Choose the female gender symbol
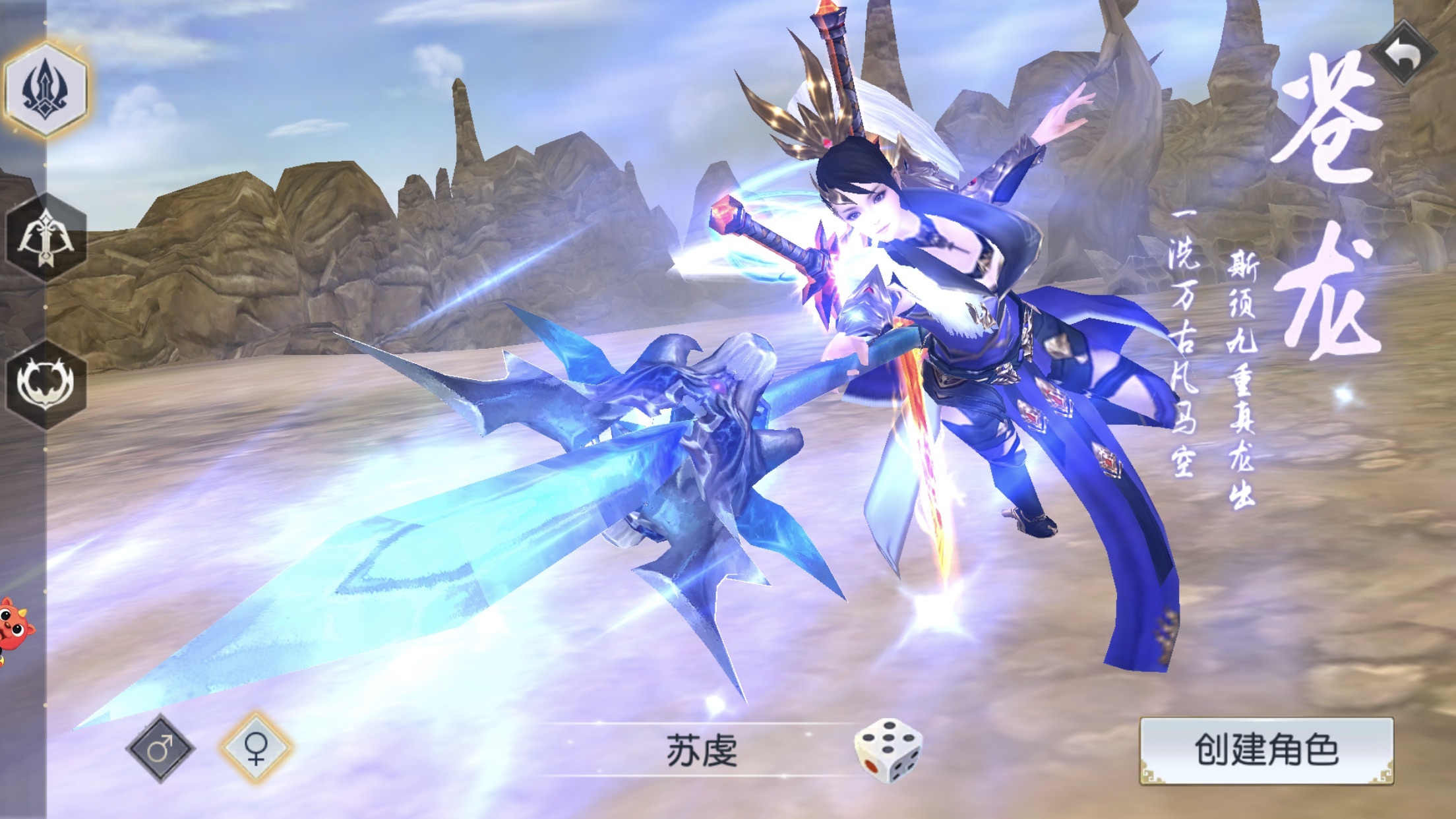The height and width of the screenshot is (819, 1456). point(256,748)
